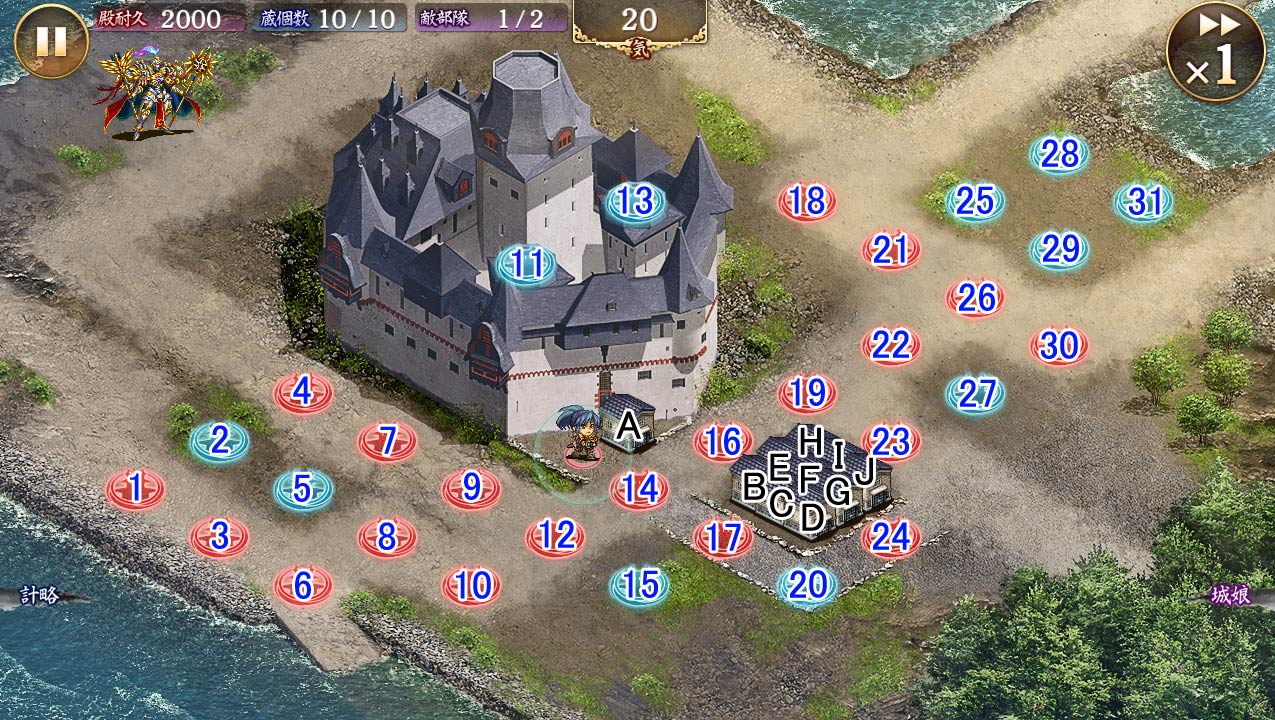Choose blue tile number 31
Viewport: 1275px width, 720px height.
[1143, 202]
